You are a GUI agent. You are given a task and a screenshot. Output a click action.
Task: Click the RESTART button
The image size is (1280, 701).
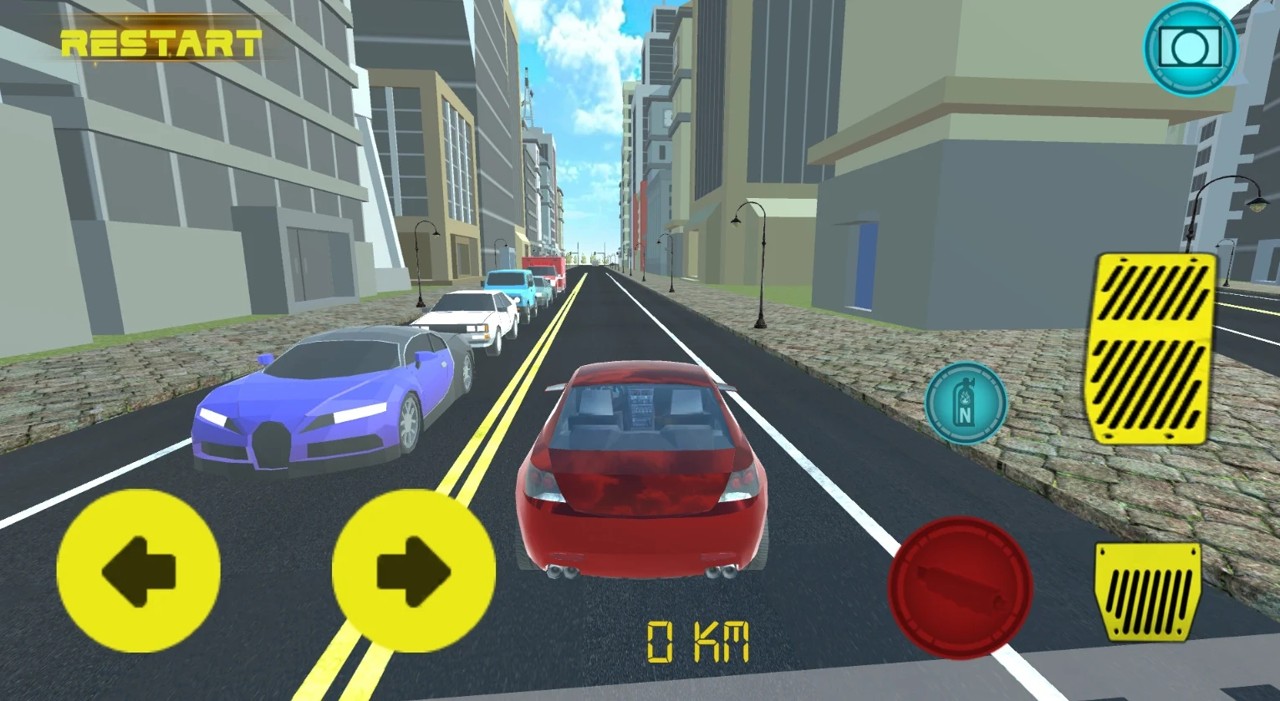161,44
